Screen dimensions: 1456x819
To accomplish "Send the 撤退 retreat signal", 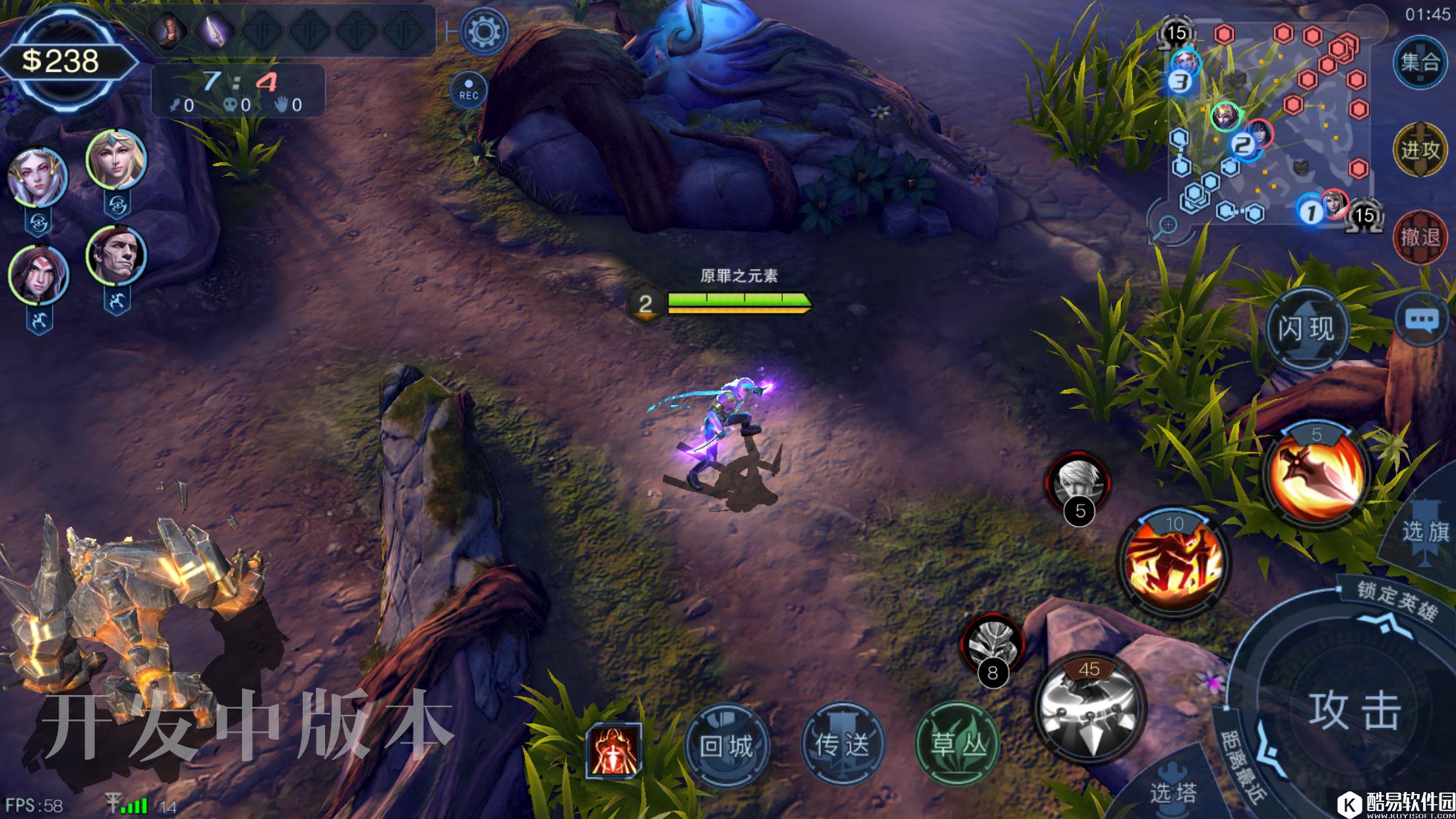I will point(1420,237).
